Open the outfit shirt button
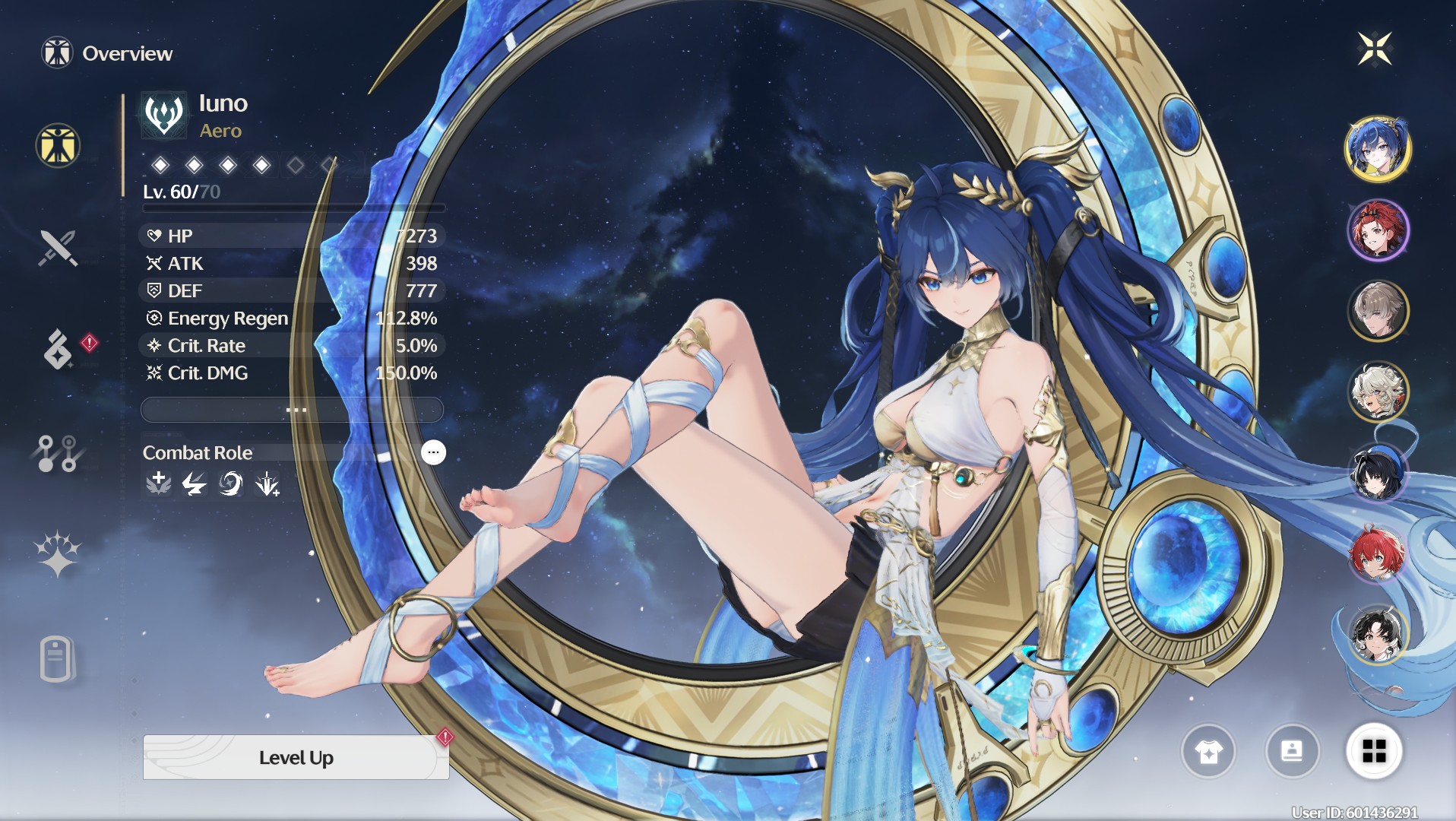Screen dimensions: 1456x821 click(x=1208, y=751)
